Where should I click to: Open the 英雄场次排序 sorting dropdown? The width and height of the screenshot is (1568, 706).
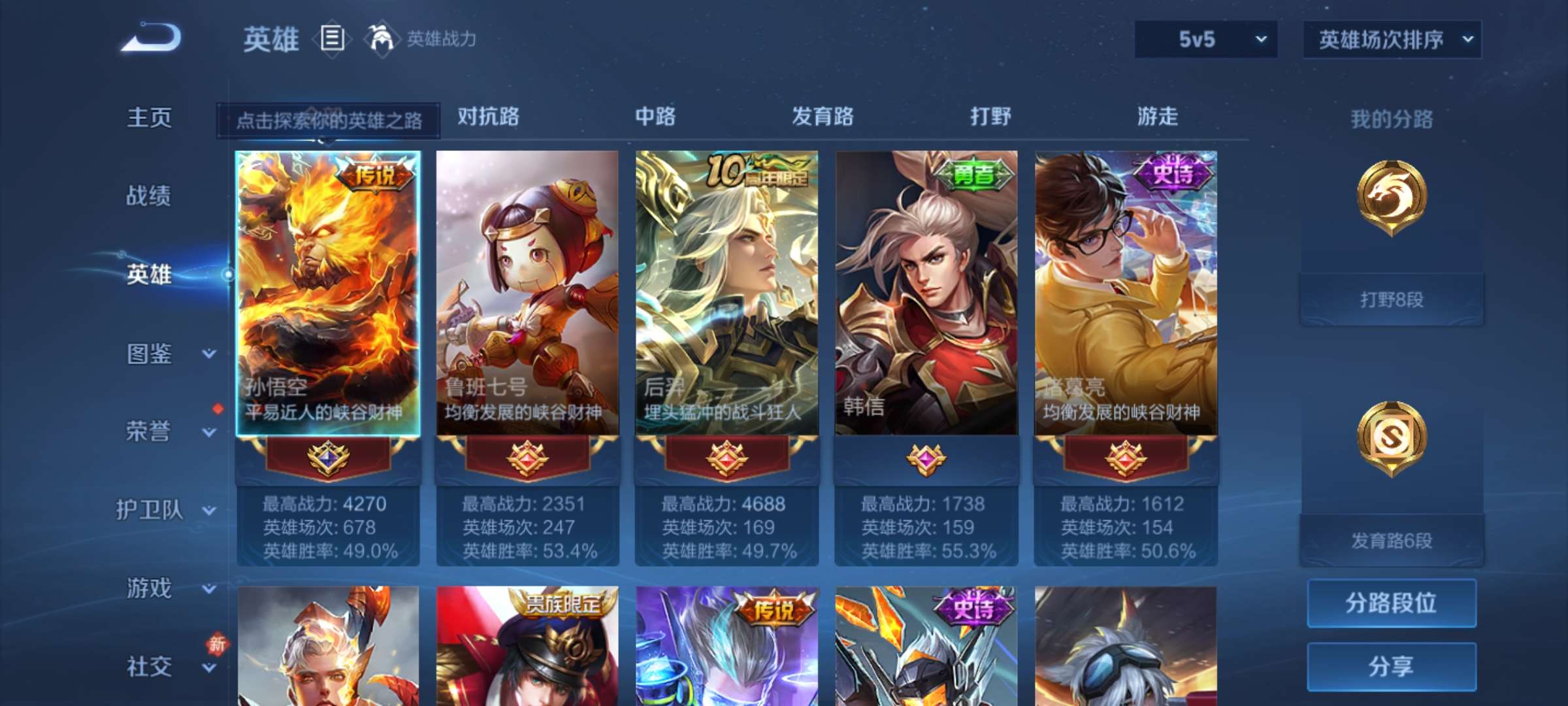pyautogui.click(x=1391, y=39)
